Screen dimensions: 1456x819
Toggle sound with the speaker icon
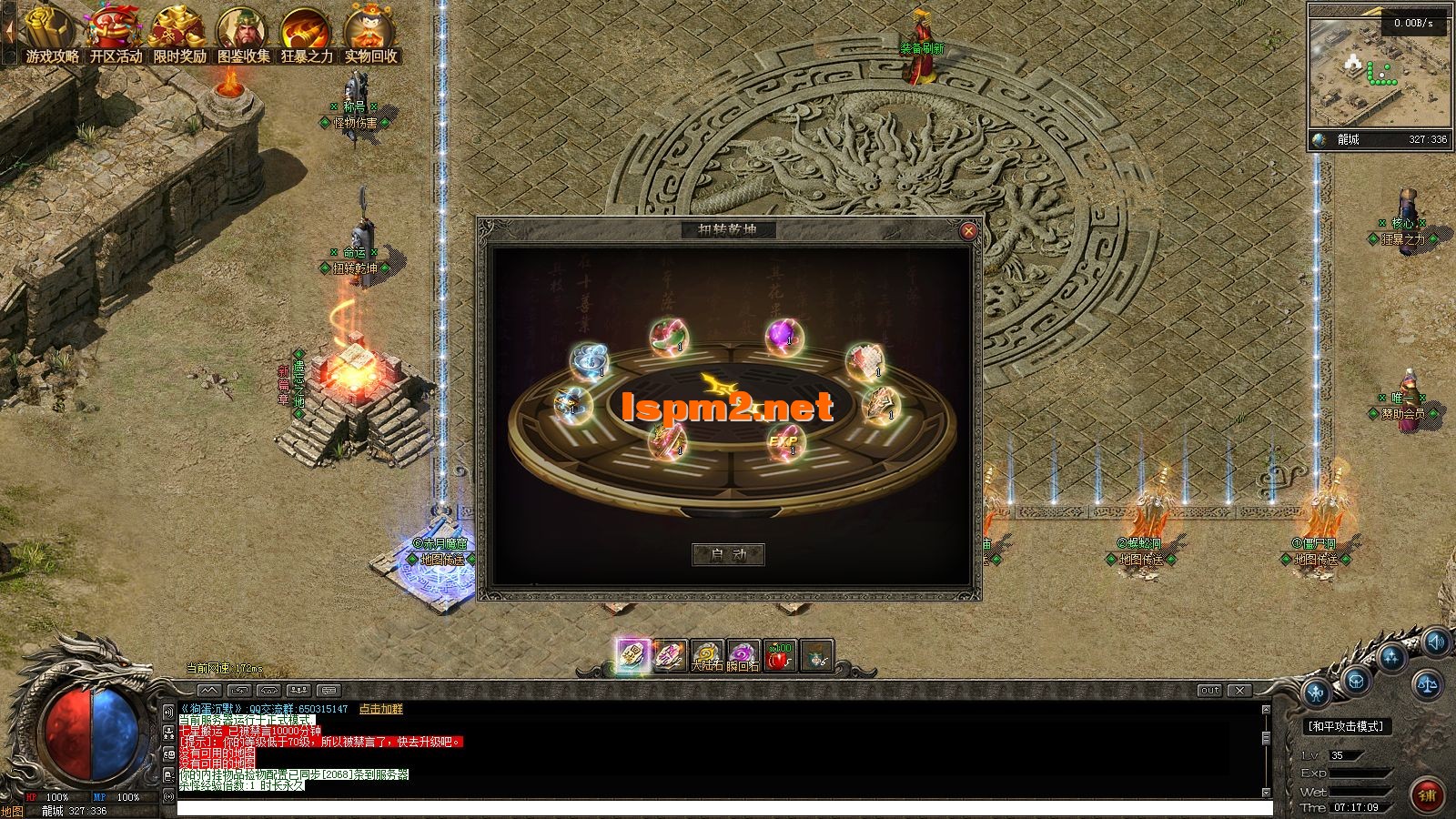click(x=1435, y=642)
